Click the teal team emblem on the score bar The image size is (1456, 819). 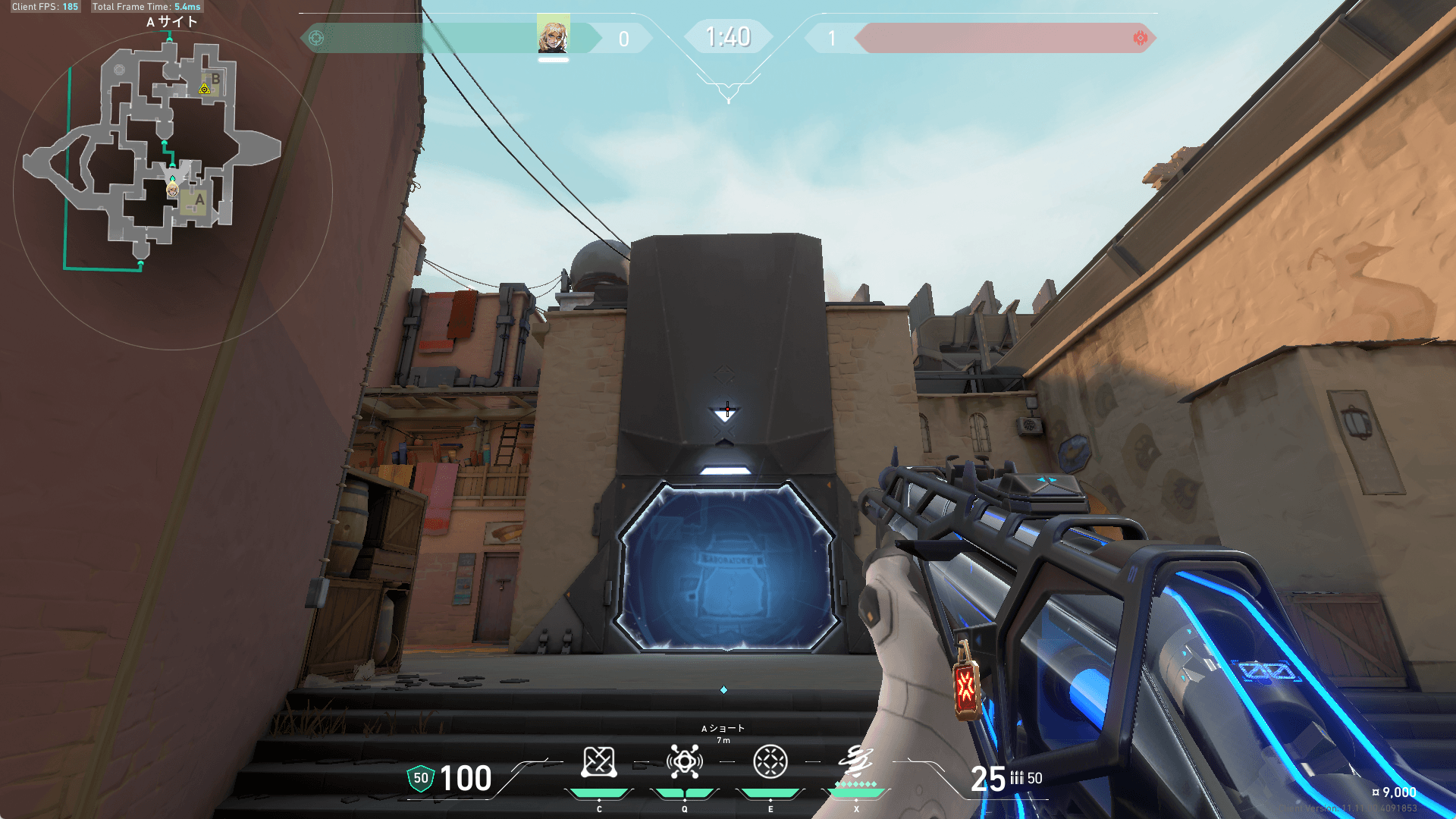pos(316,38)
